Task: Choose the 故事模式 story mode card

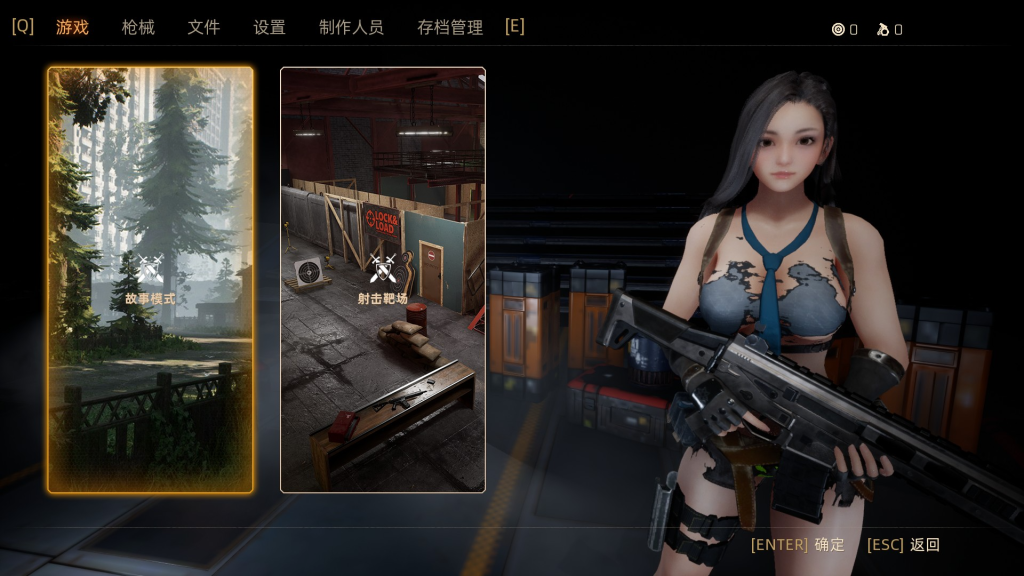Action: tap(150, 280)
